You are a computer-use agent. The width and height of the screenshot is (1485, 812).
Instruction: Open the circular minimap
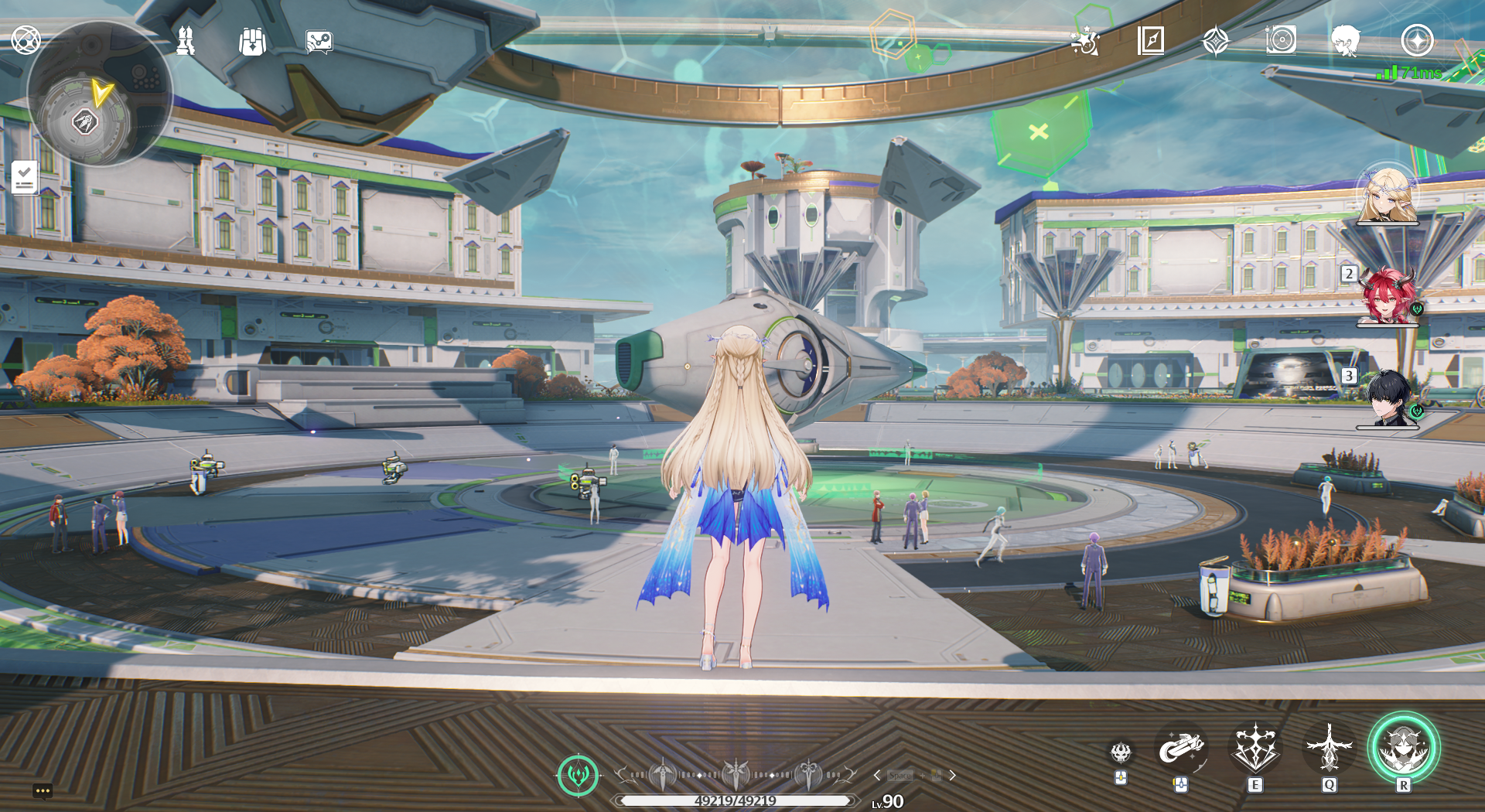click(x=98, y=94)
